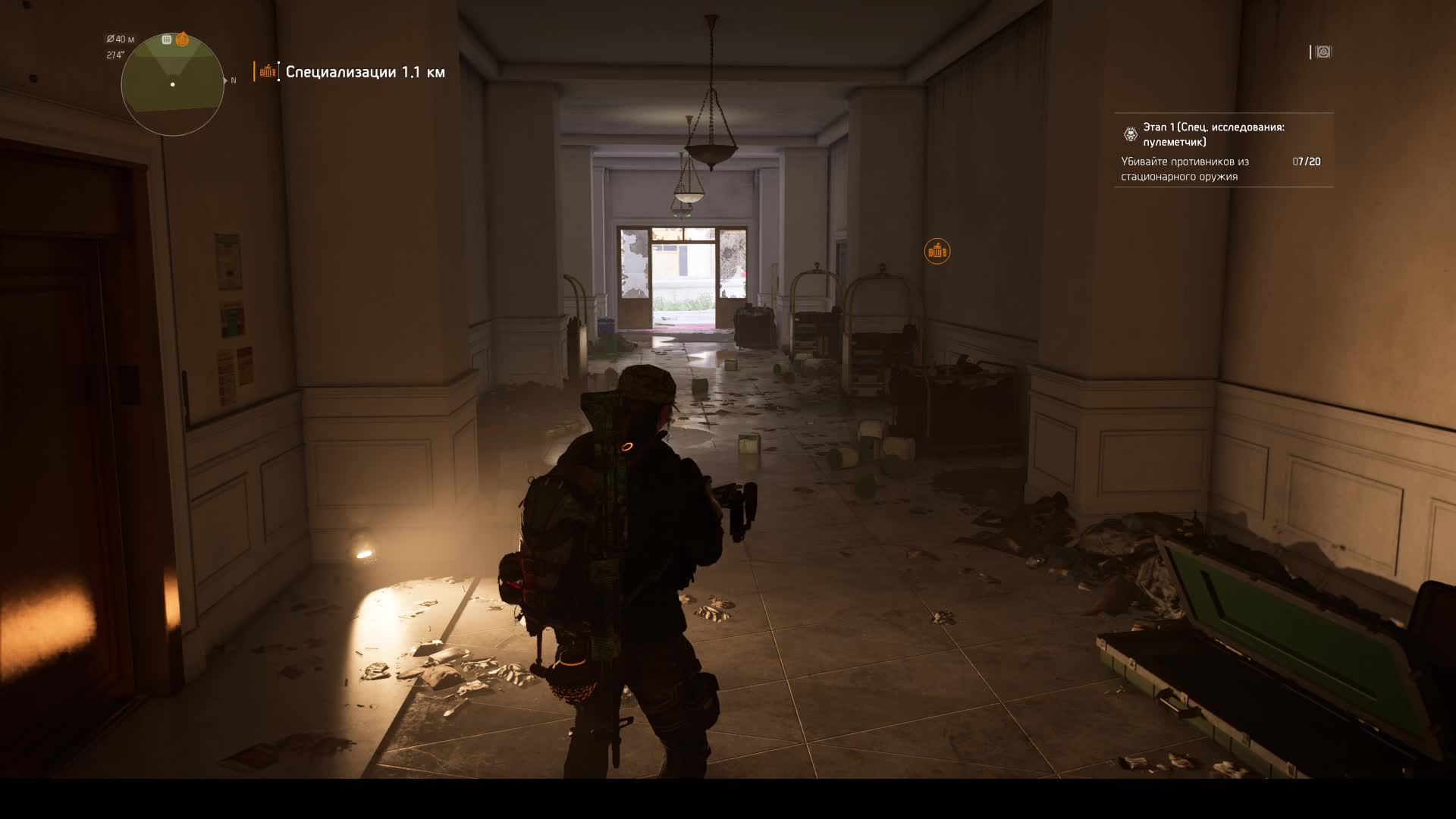Click the 07/20 kill progress counter
1456x819 pixels.
1306,162
